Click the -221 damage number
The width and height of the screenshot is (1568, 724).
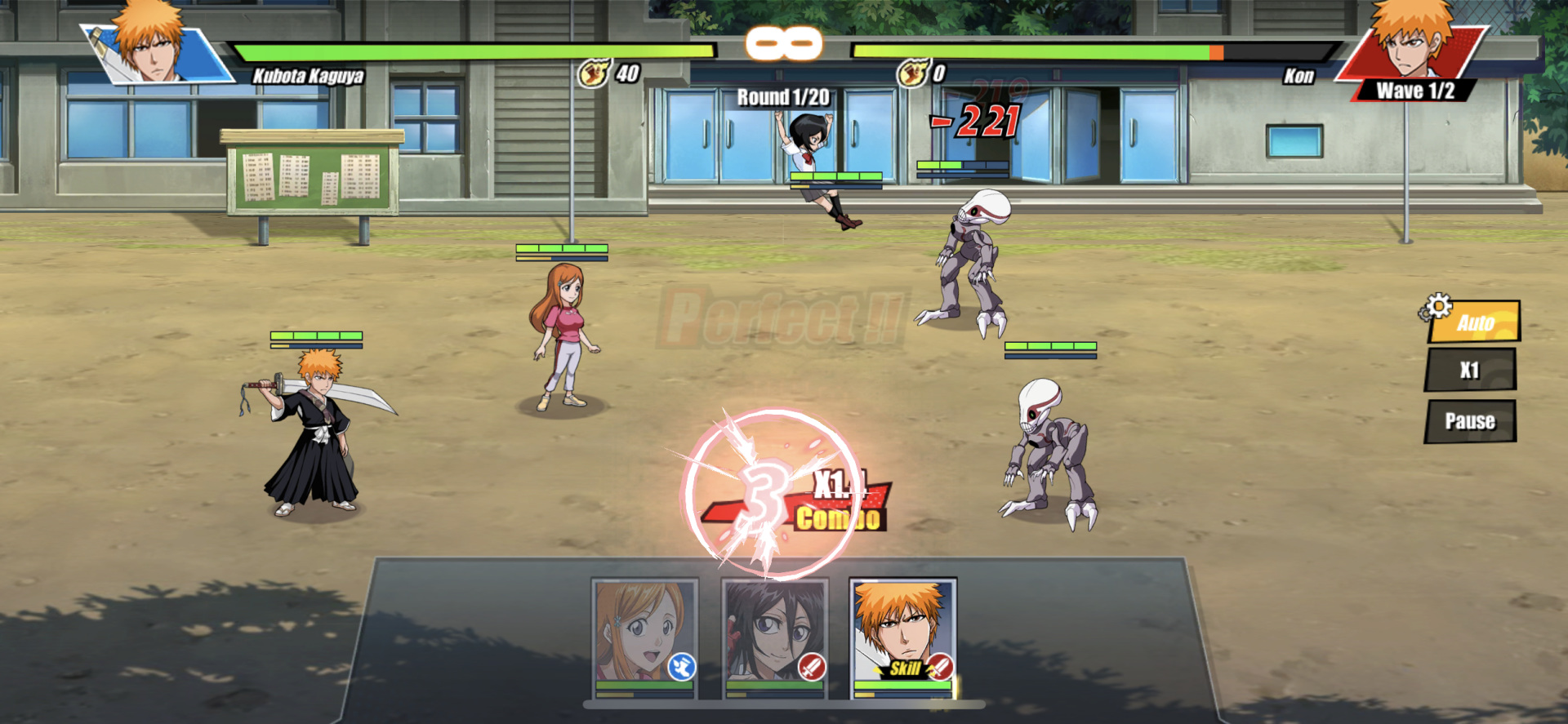(973, 120)
